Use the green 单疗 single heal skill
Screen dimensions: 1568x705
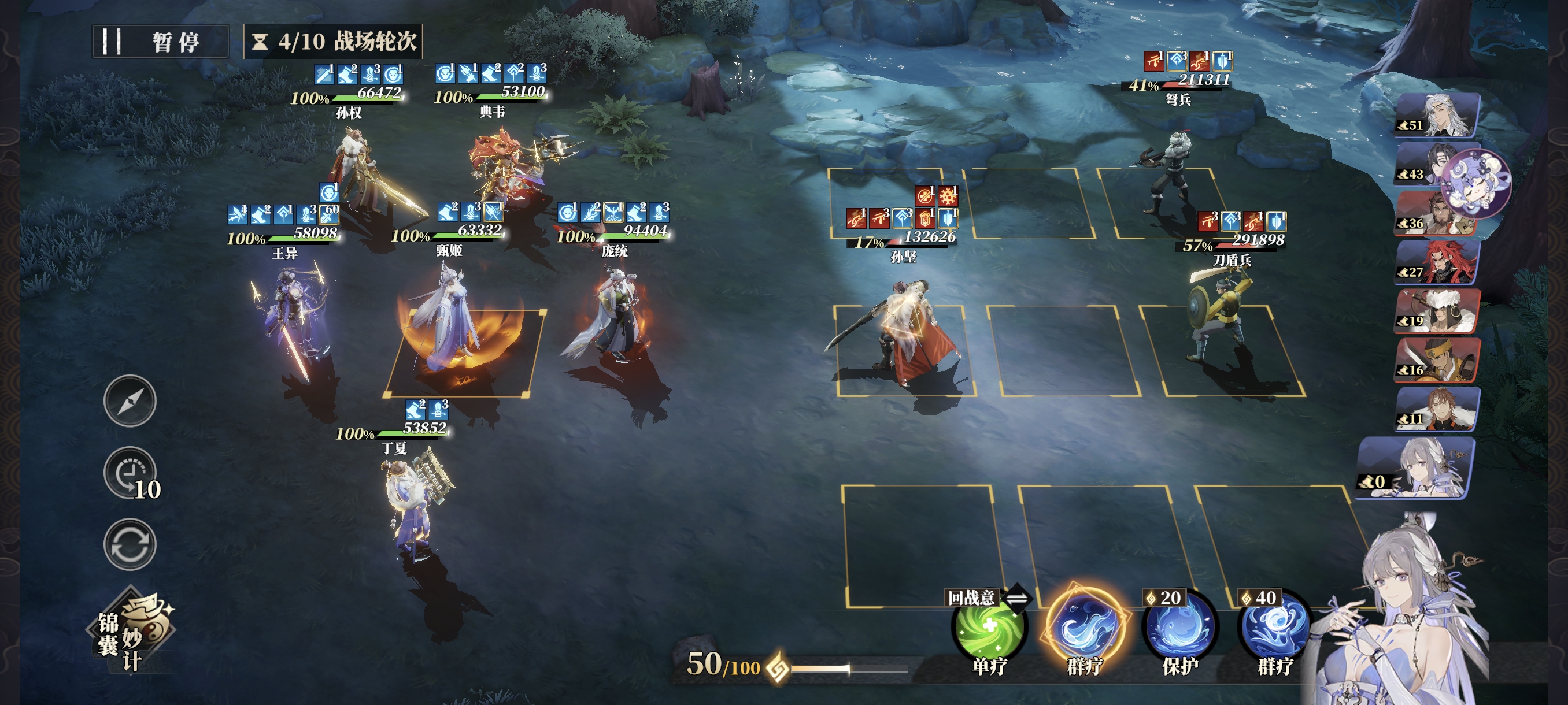pyautogui.click(x=989, y=628)
